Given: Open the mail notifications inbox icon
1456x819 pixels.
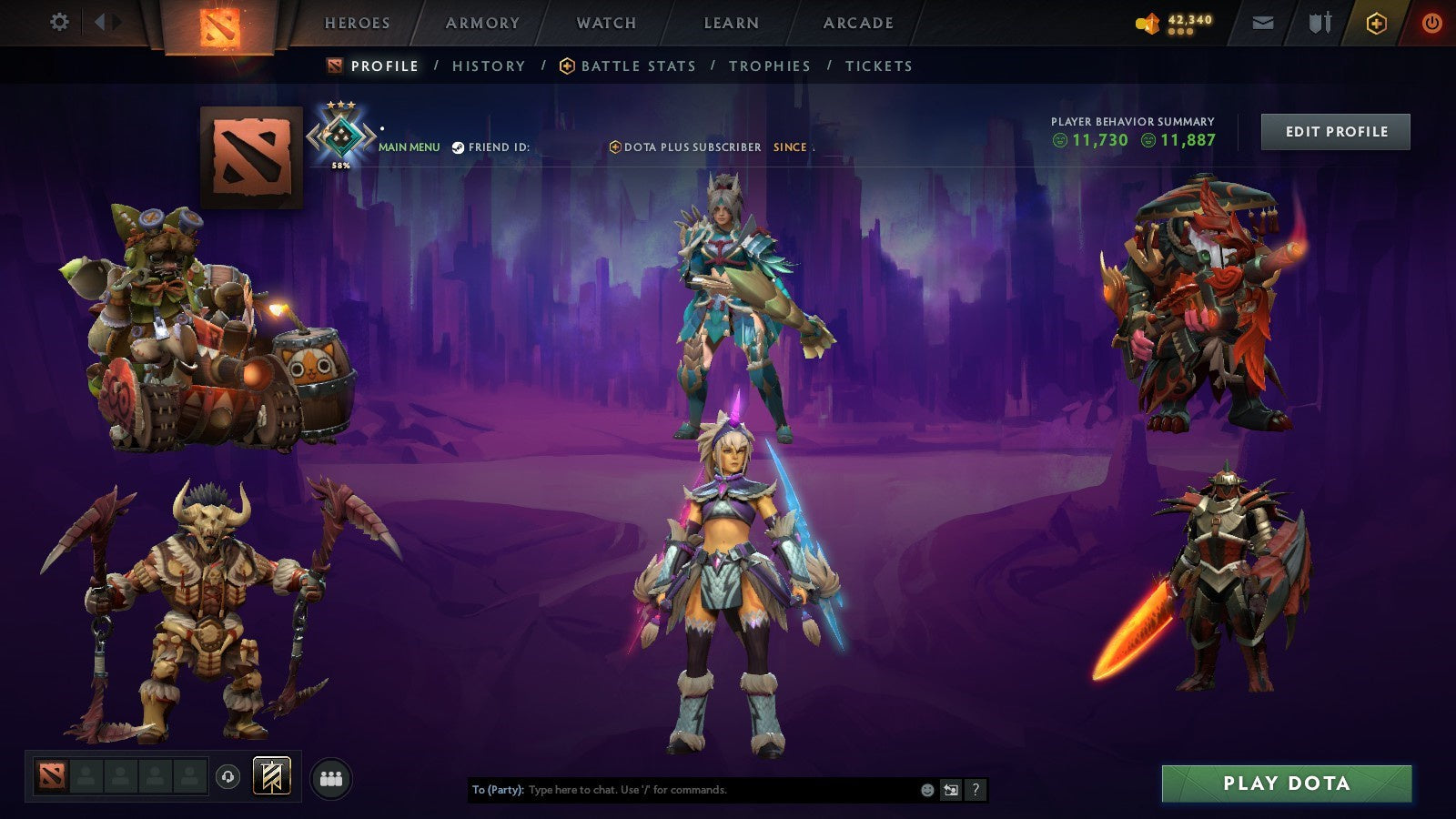Looking at the screenshot, I should (x=1263, y=23).
